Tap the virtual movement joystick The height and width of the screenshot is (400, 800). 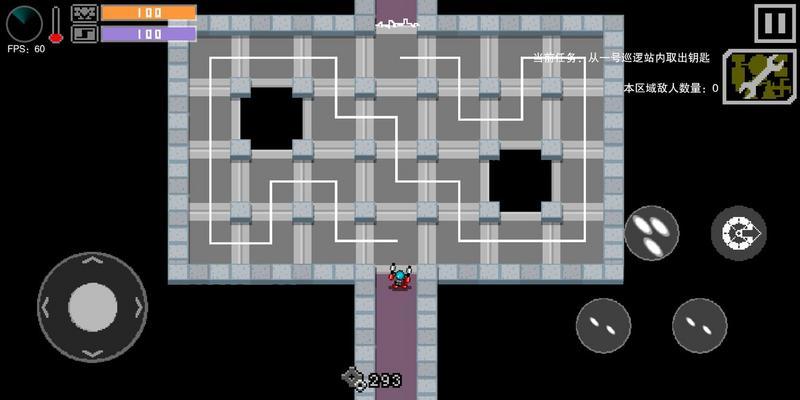(92, 305)
